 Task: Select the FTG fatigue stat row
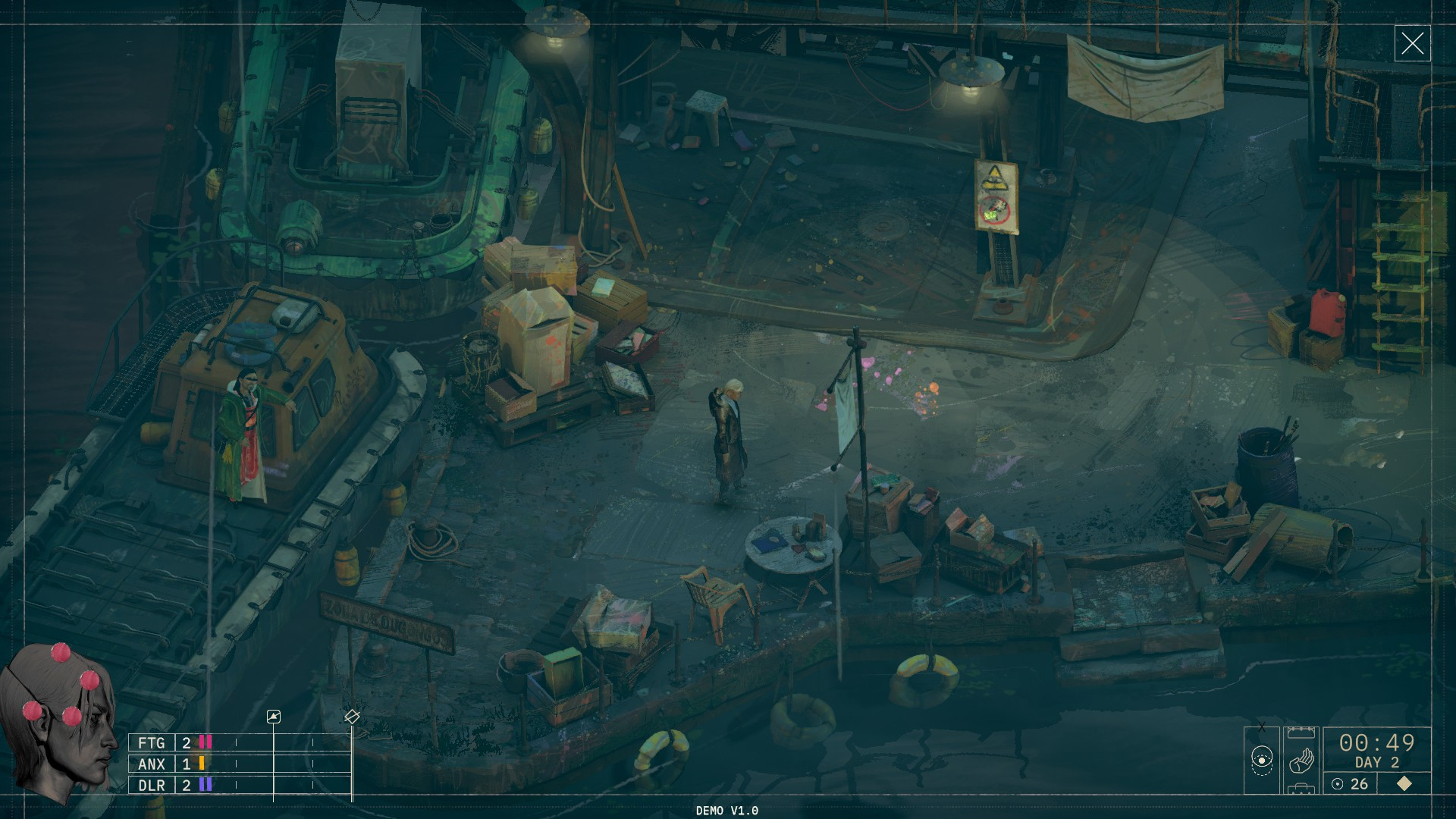click(x=171, y=742)
